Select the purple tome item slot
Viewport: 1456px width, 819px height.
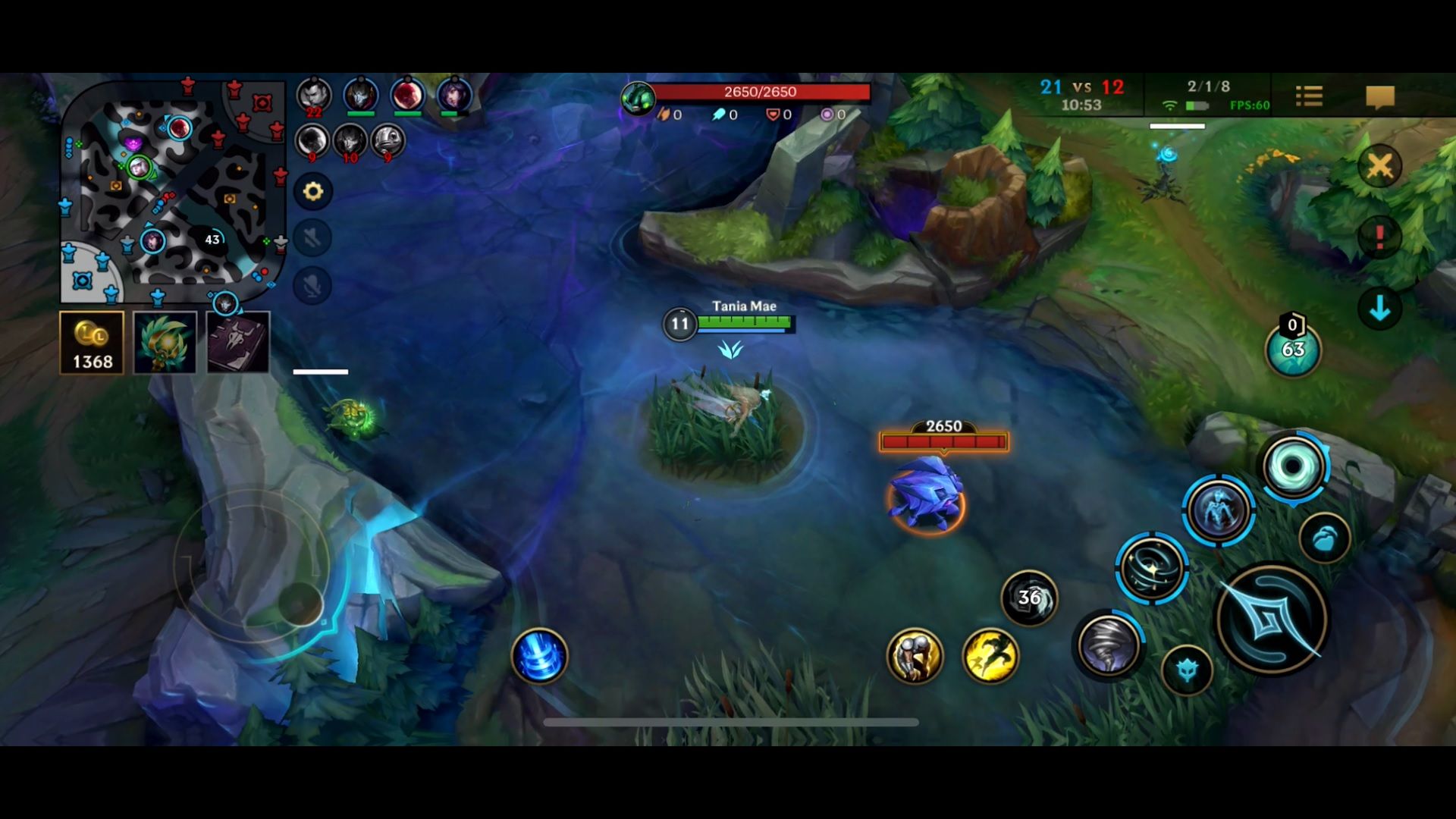click(x=236, y=342)
